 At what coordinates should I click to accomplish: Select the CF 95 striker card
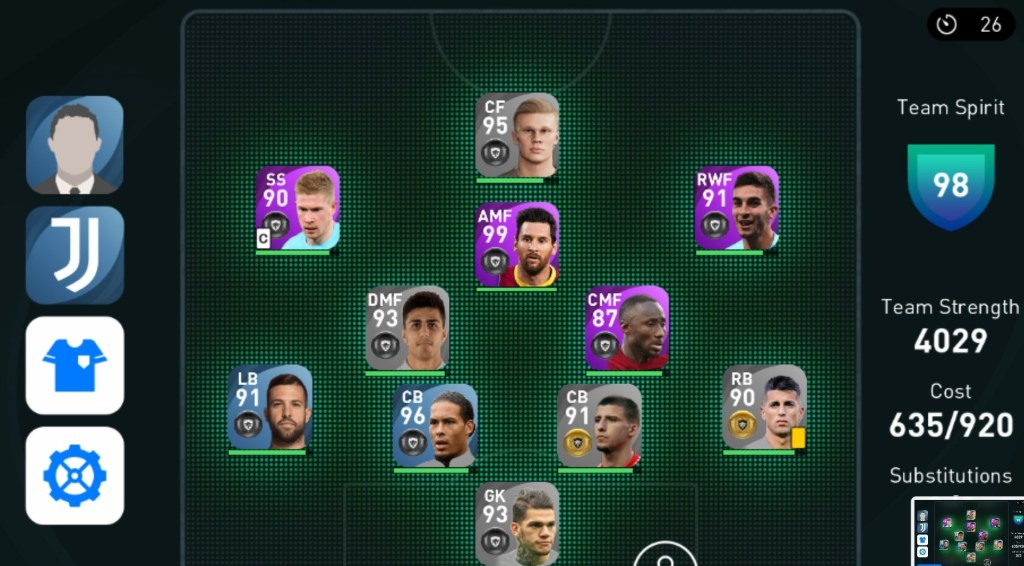point(517,135)
